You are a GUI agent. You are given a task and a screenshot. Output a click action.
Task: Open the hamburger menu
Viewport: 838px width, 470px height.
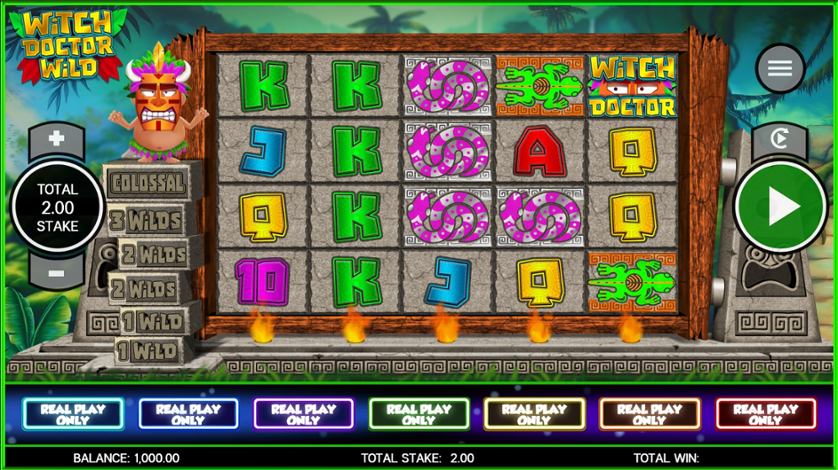780,68
